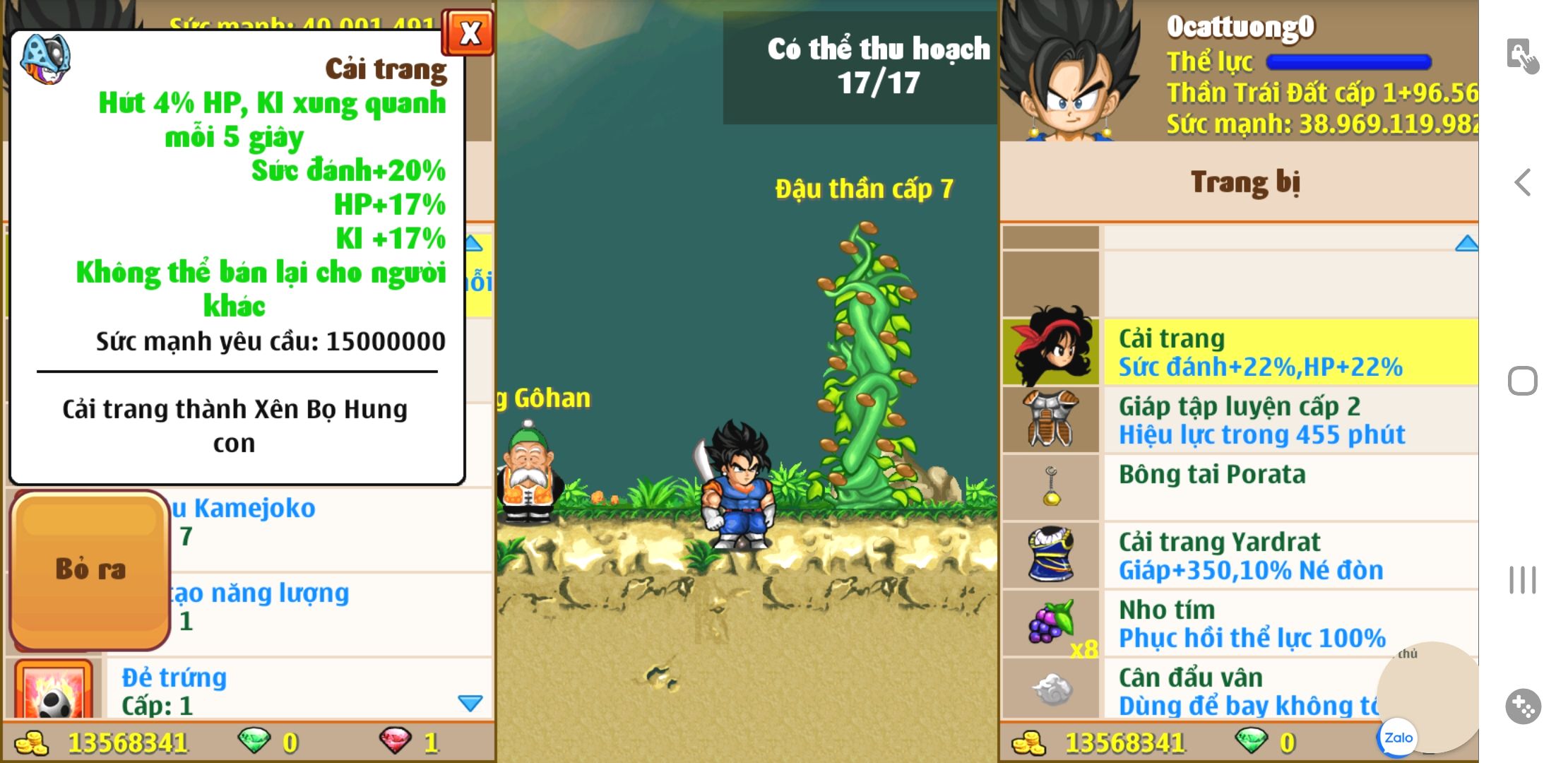Tap the orange Bỏ ra button

pos(90,569)
